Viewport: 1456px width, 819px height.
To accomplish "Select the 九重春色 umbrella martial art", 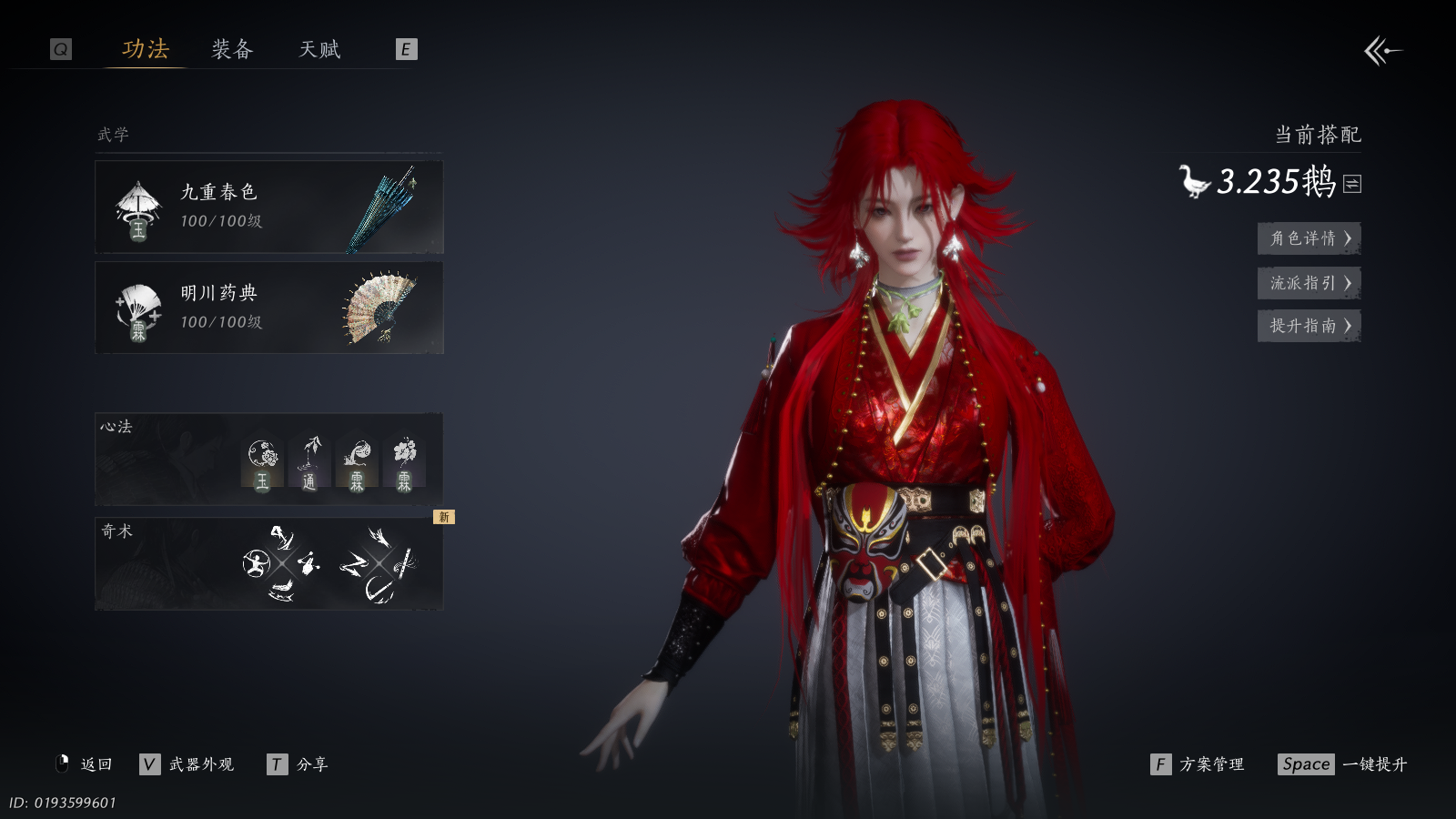I will (269, 207).
